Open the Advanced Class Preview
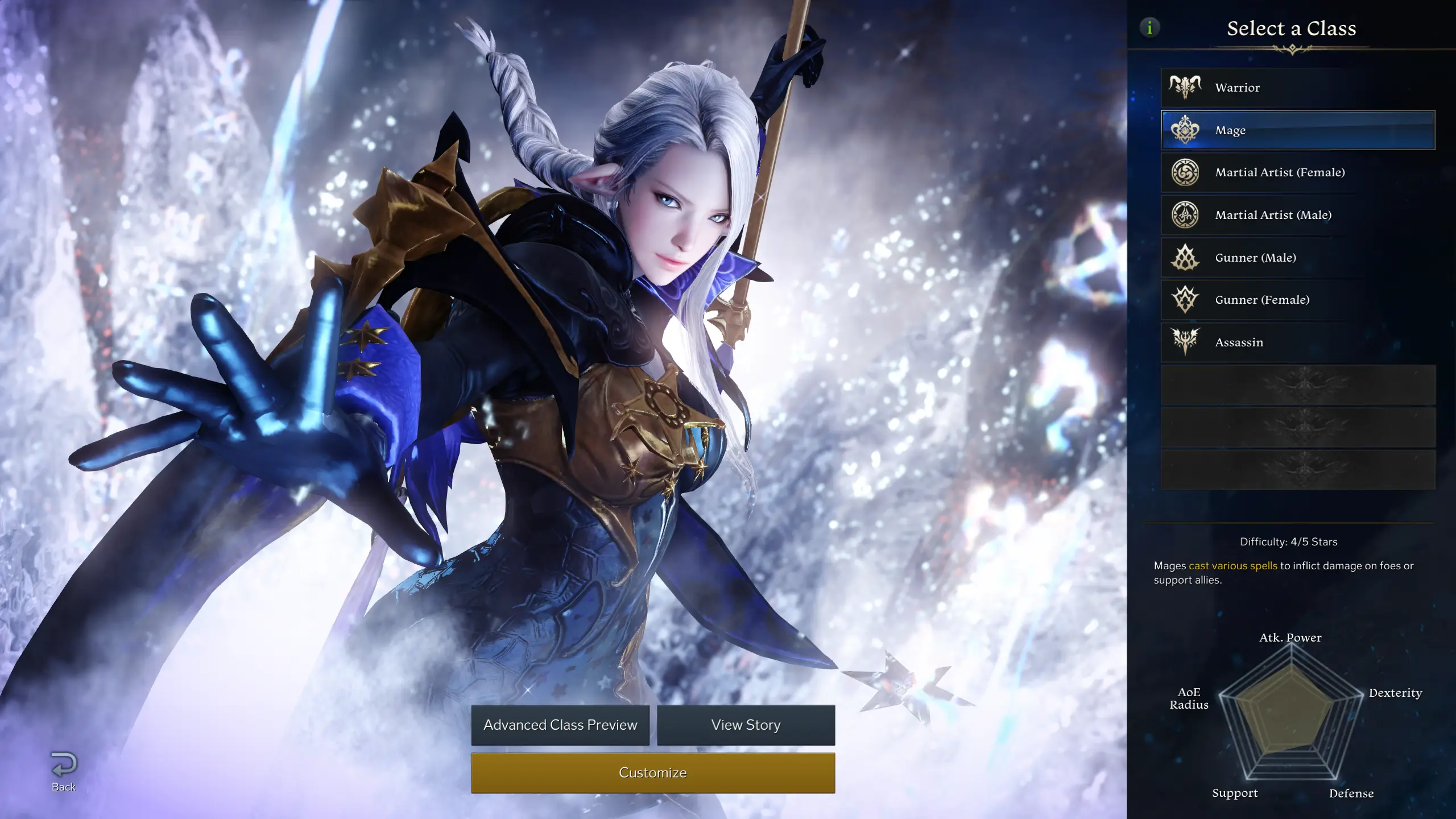This screenshot has width=1456, height=819. [x=560, y=725]
